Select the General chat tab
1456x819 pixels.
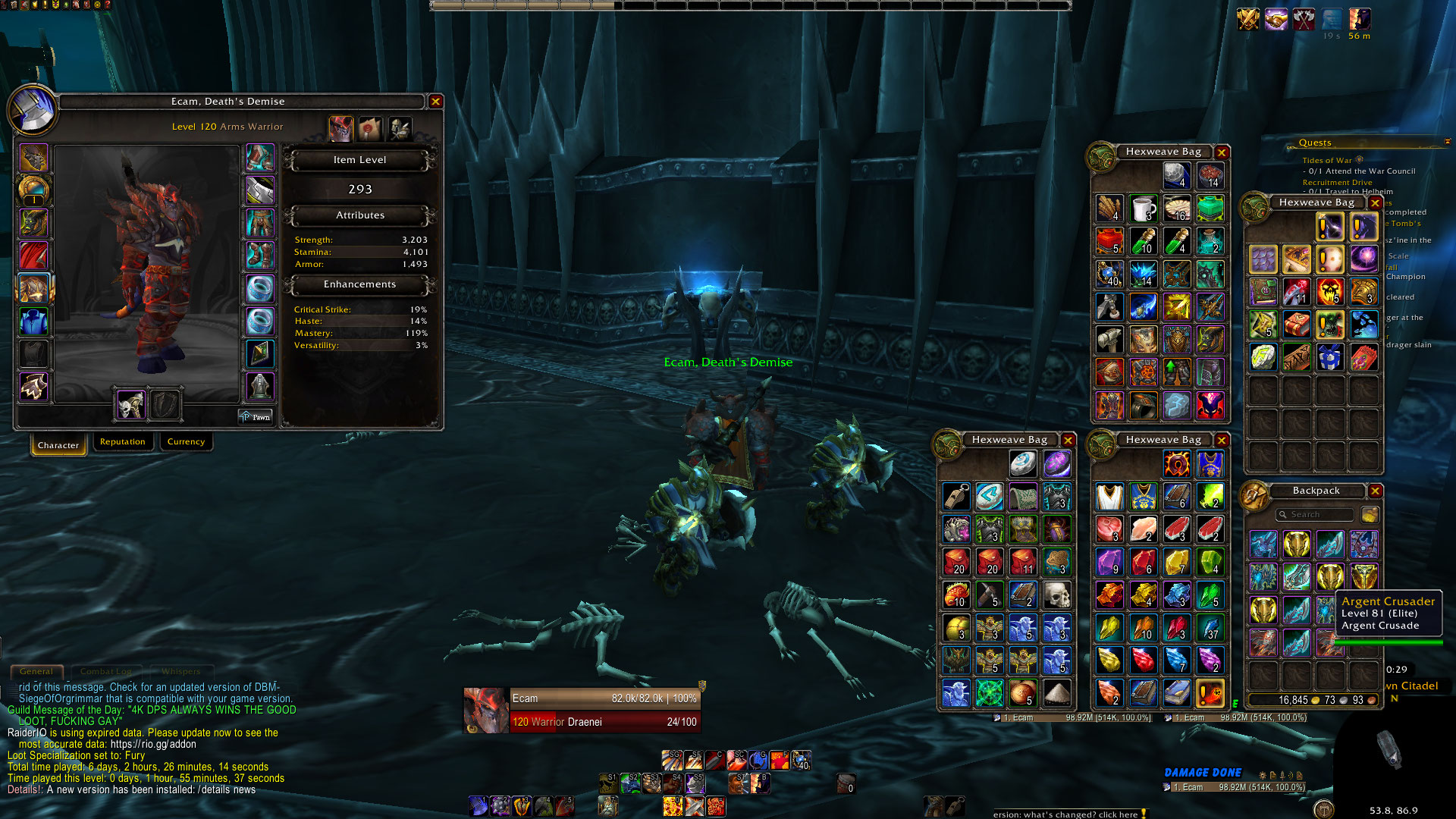pos(36,671)
